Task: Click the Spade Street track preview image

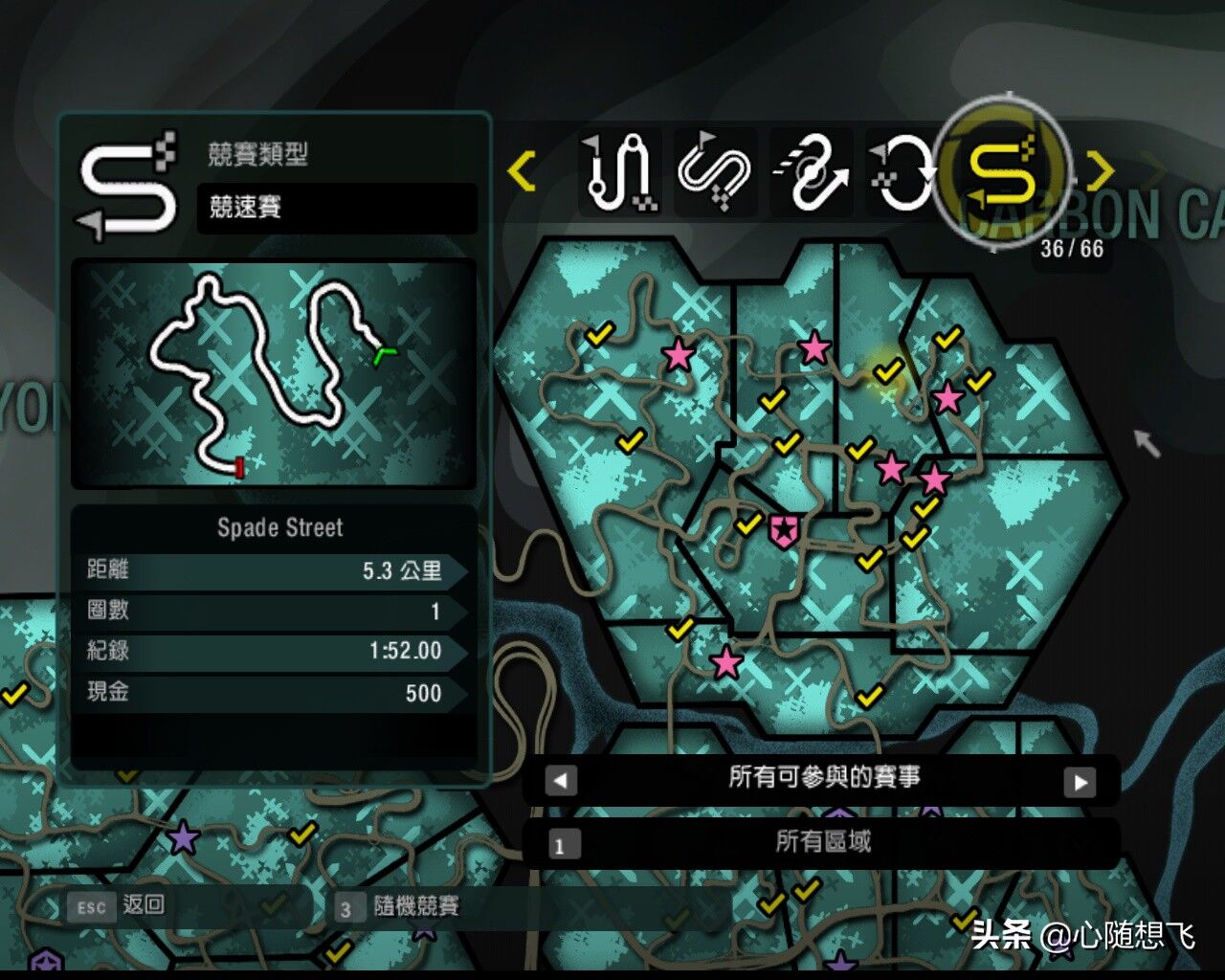Action: 274,373
